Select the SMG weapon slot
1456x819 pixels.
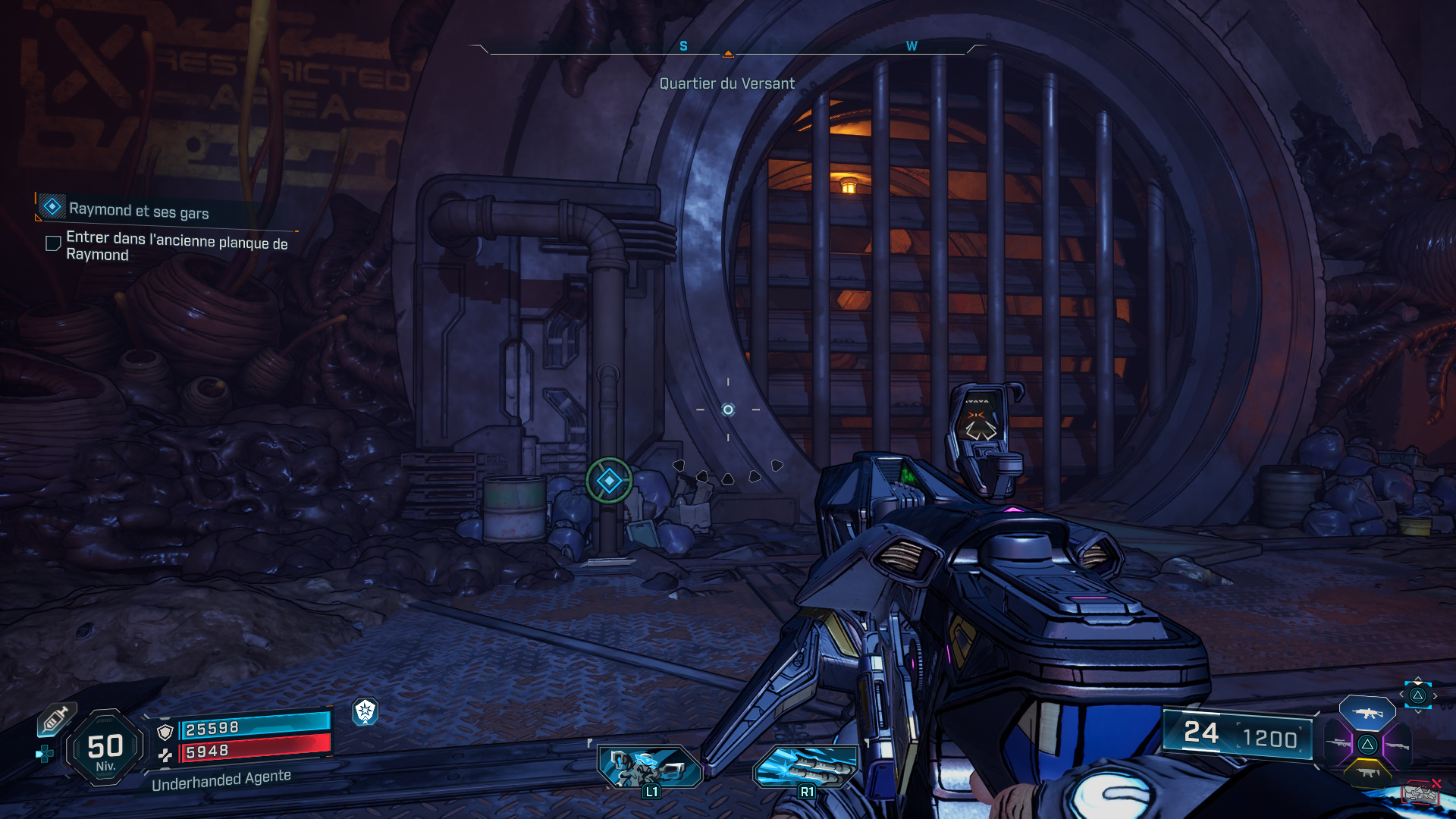point(1369,772)
